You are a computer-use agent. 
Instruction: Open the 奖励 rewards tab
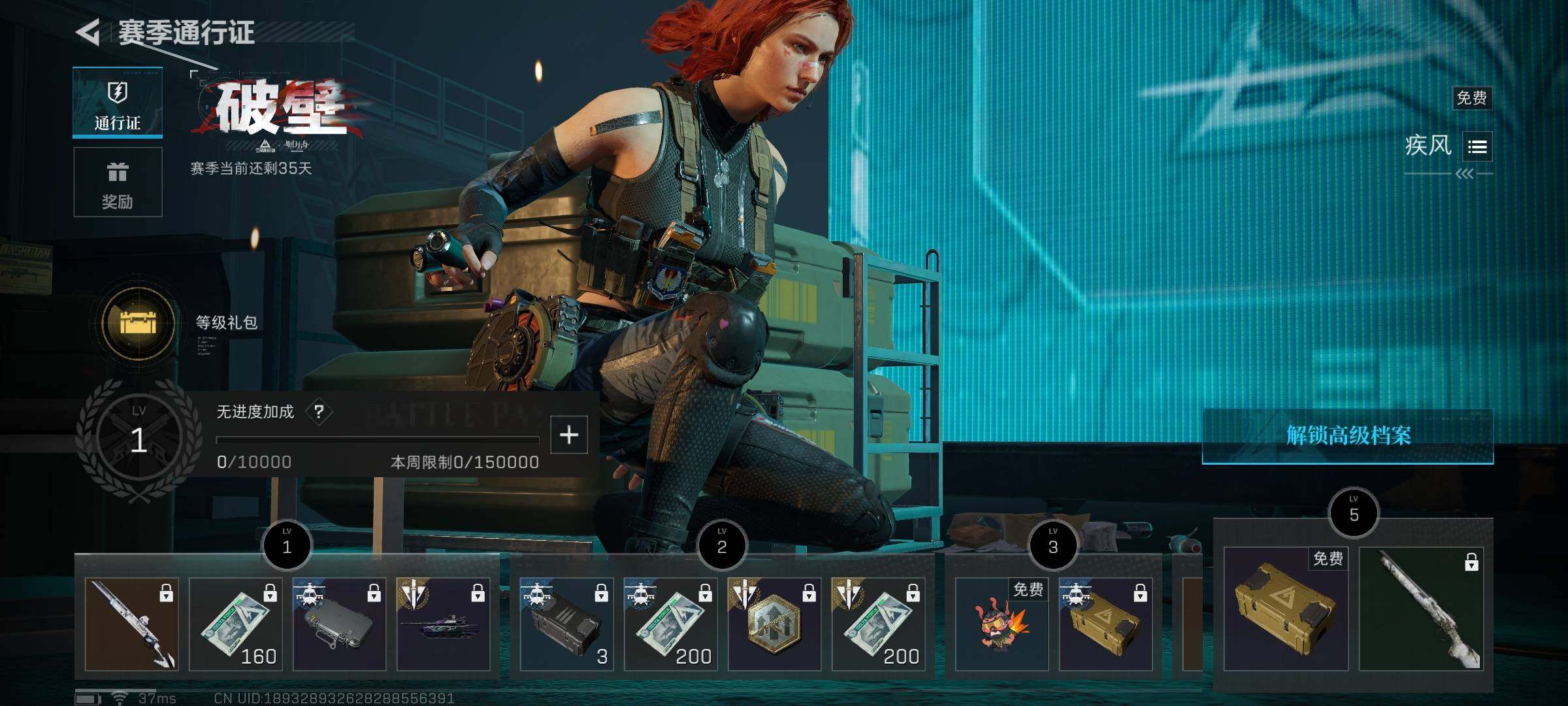[x=118, y=182]
